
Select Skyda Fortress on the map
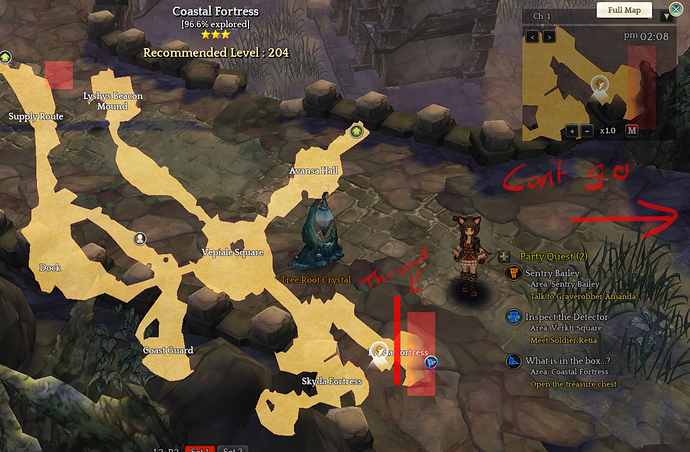330,382
